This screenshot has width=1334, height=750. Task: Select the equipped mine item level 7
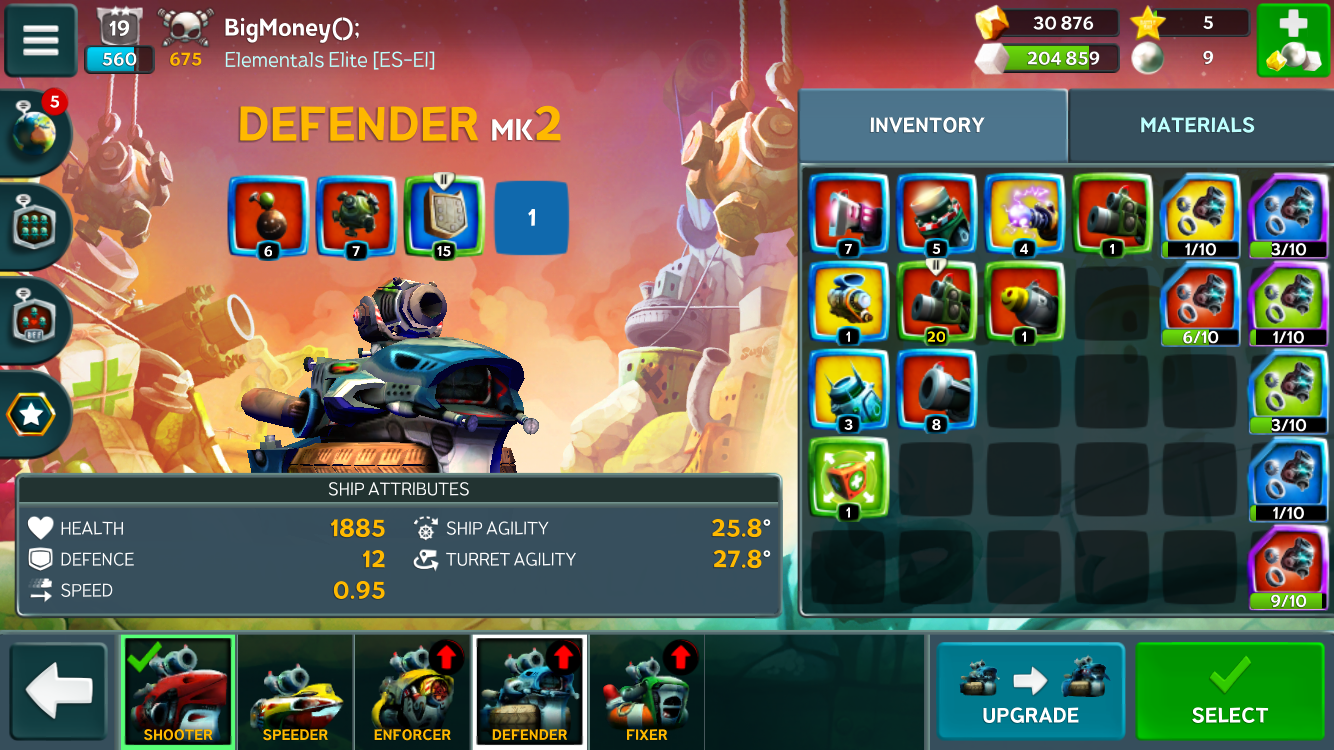[355, 217]
